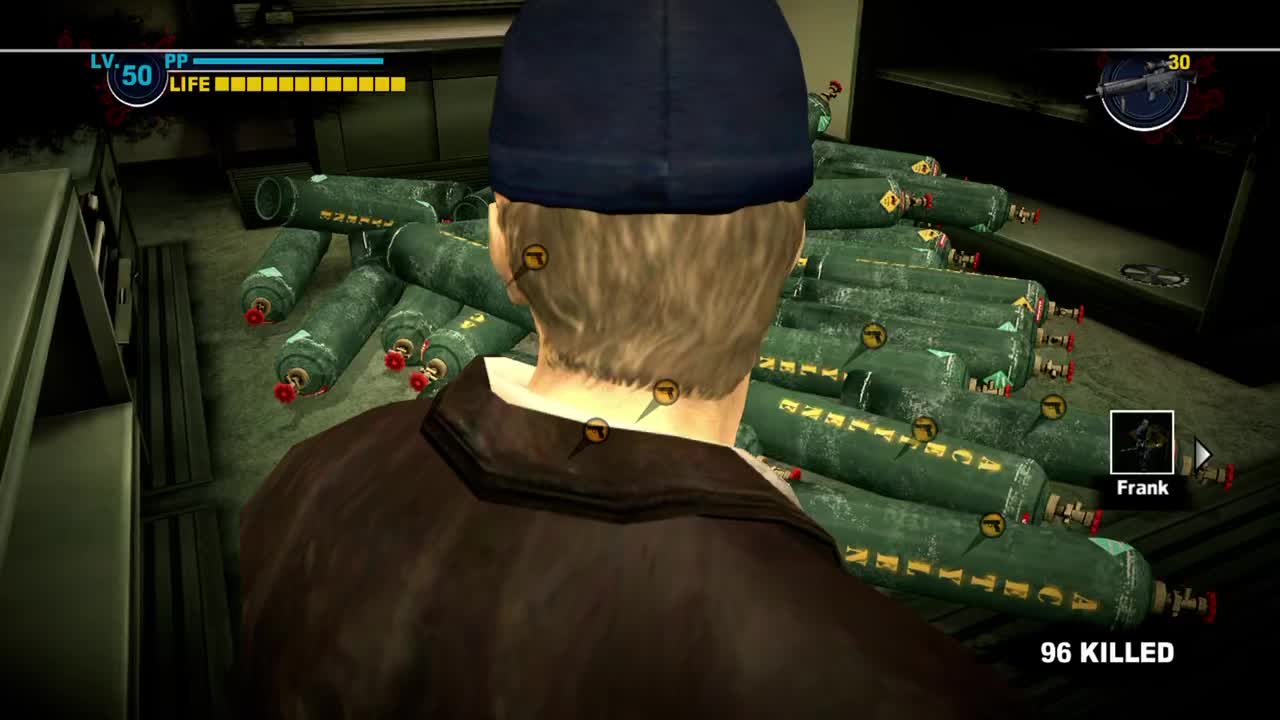Click the yellow LIFE bar segments
Screen dimensions: 1280x720
(310, 86)
